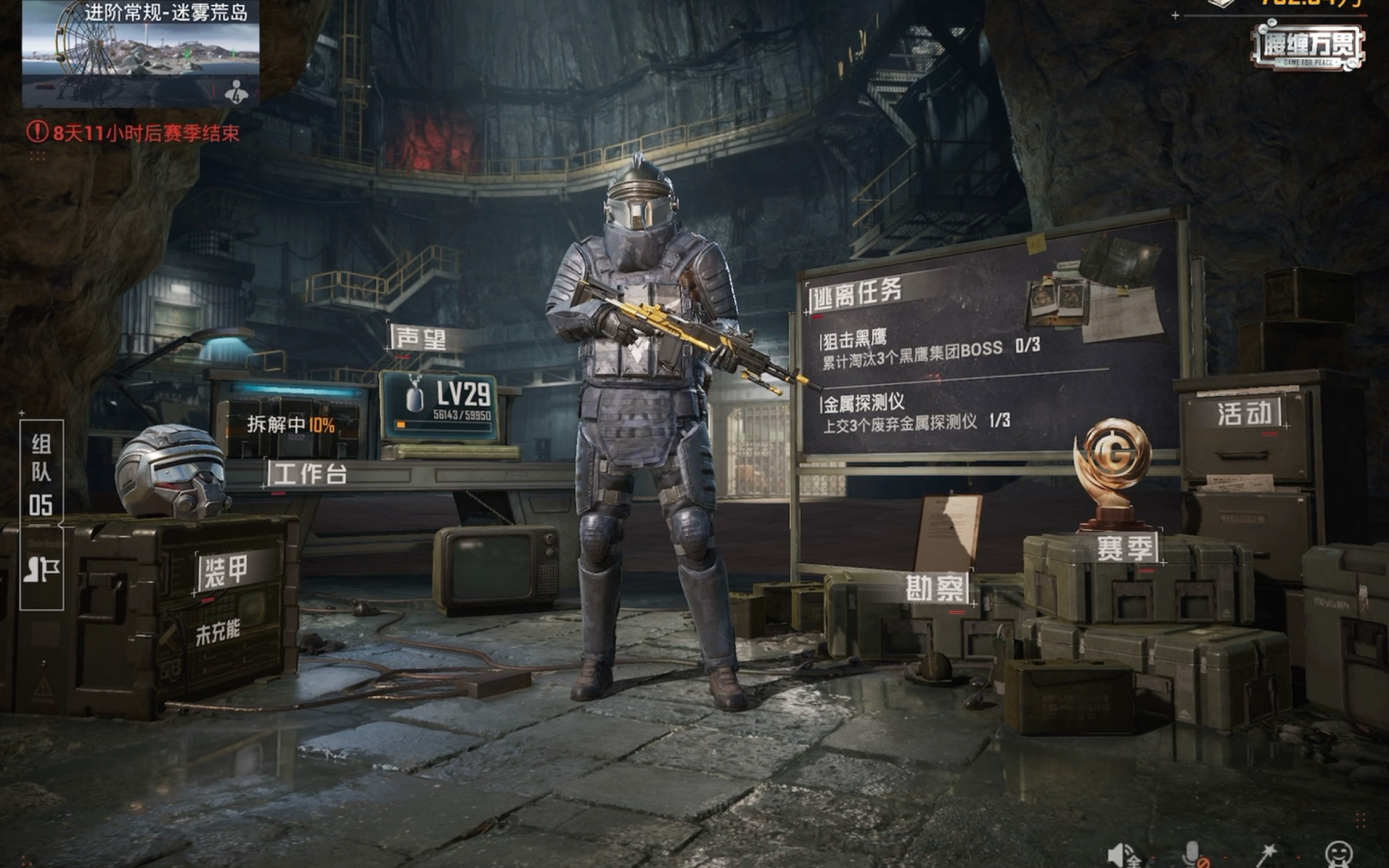Image resolution: width=1389 pixels, height=868 pixels.
Task: View the 拆解中 dismantling progress
Action: (x=291, y=425)
